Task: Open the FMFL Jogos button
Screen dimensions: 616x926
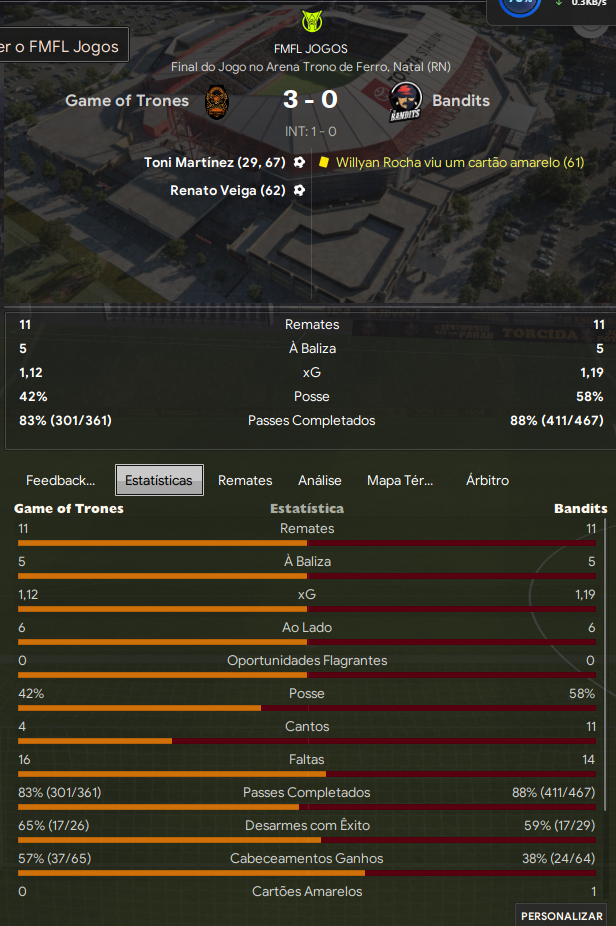Action: tap(62, 46)
